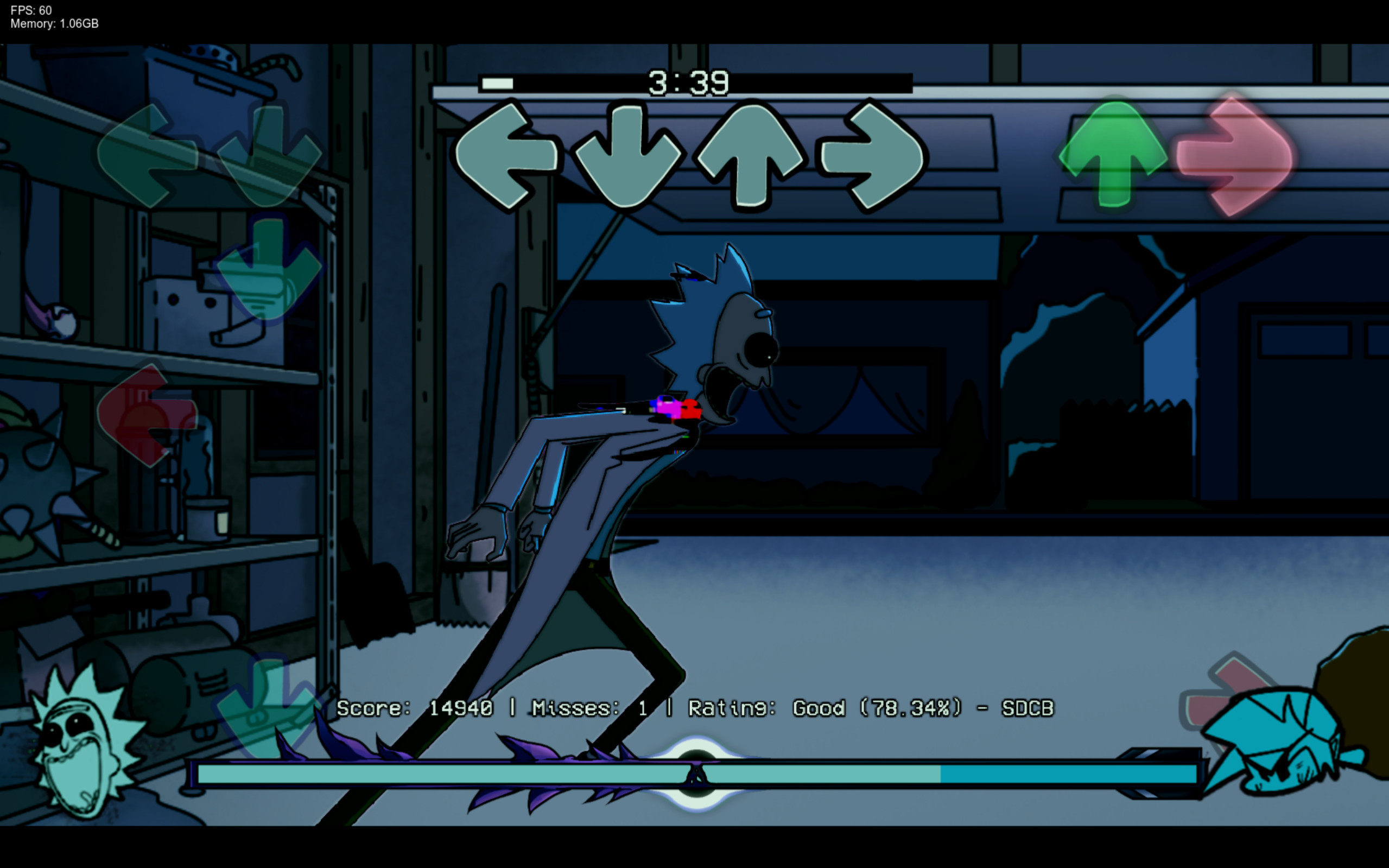Click Rick's health bar icon
This screenshot has width=1389, height=868.
click(x=78, y=758)
